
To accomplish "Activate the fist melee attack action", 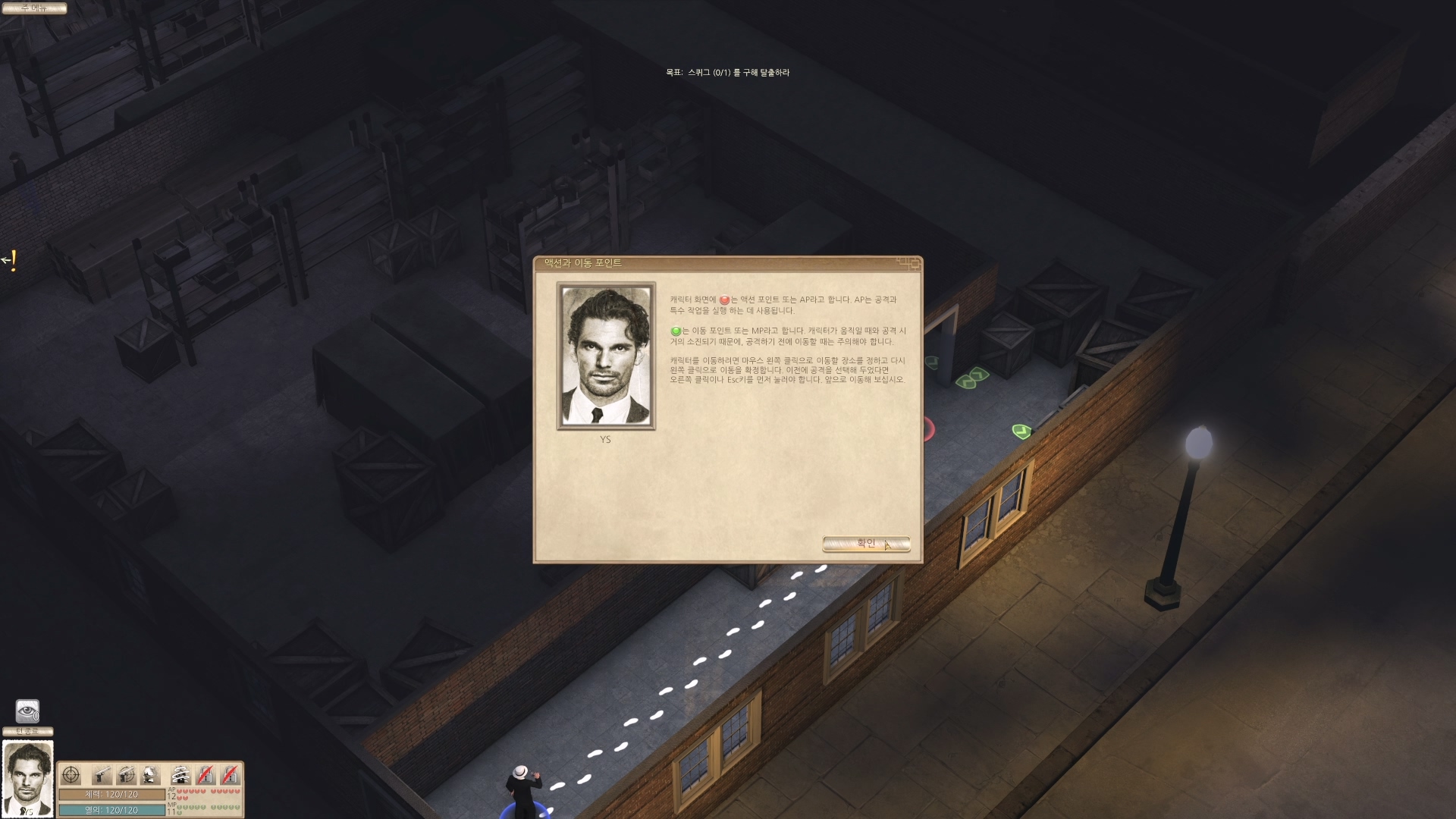I will (x=151, y=775).
